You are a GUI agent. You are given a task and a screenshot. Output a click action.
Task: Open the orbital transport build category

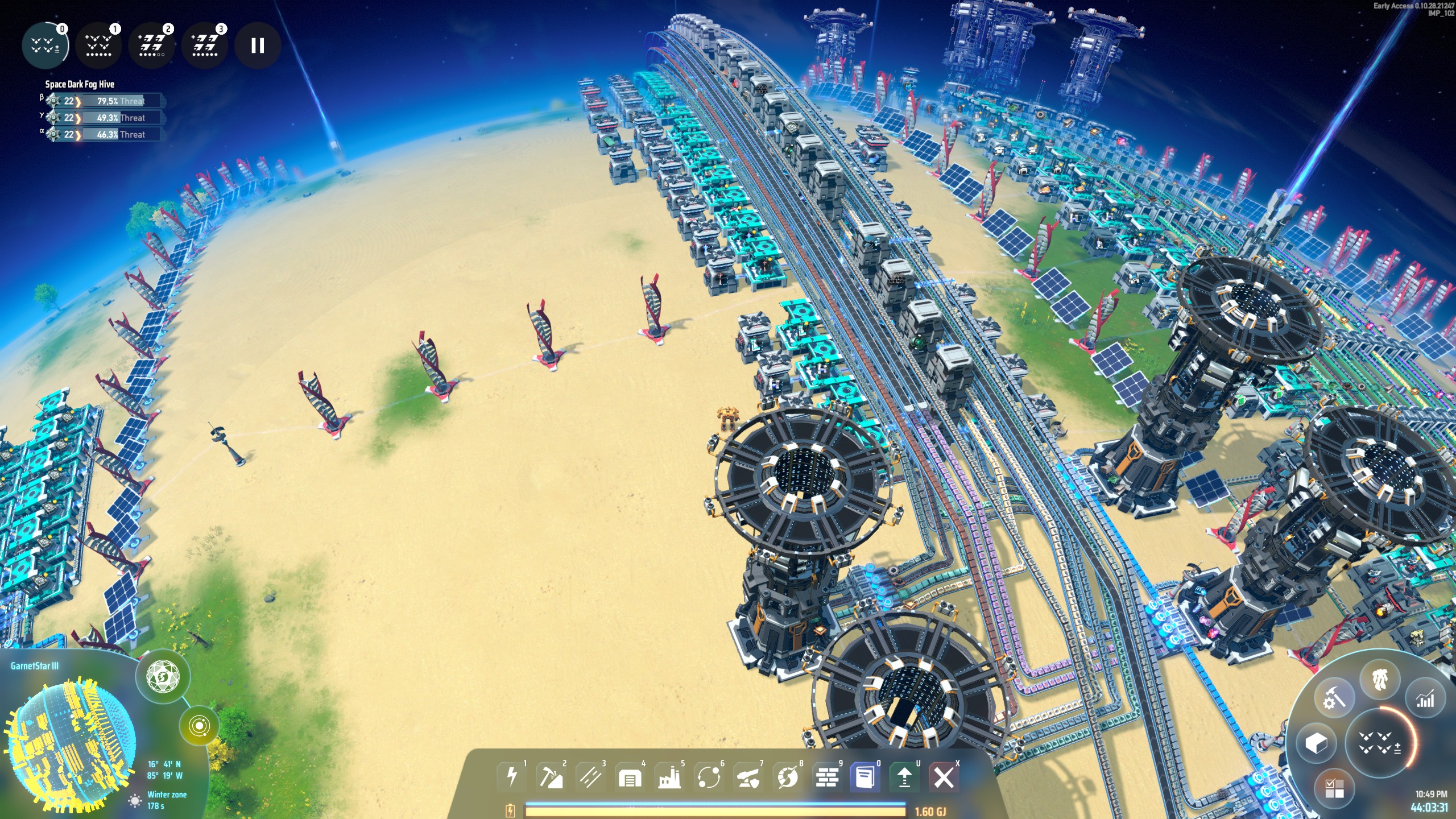tap(709, 776)
